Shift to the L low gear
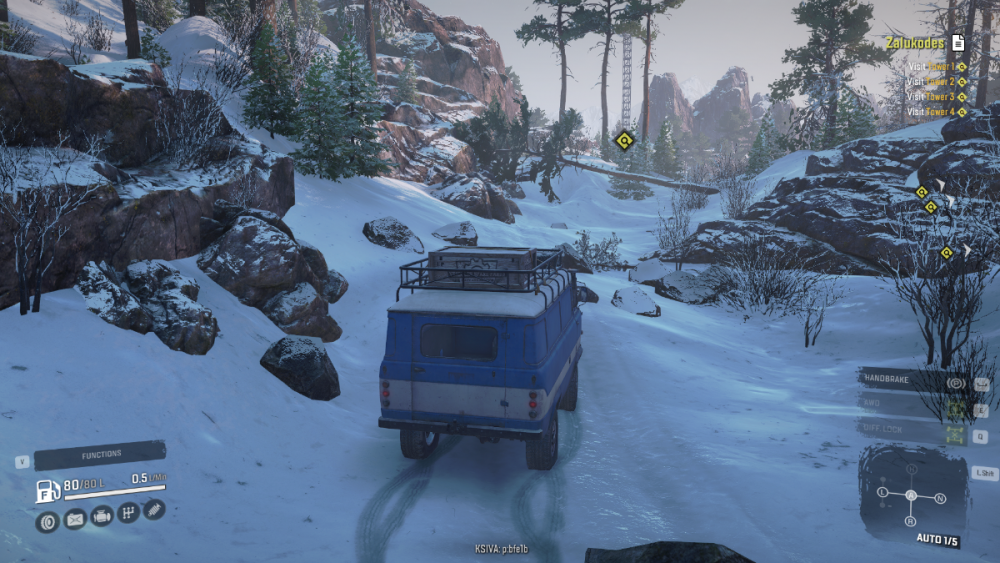Image resolution: width=1000 pixels, height=563 pixels. [882, 492]
